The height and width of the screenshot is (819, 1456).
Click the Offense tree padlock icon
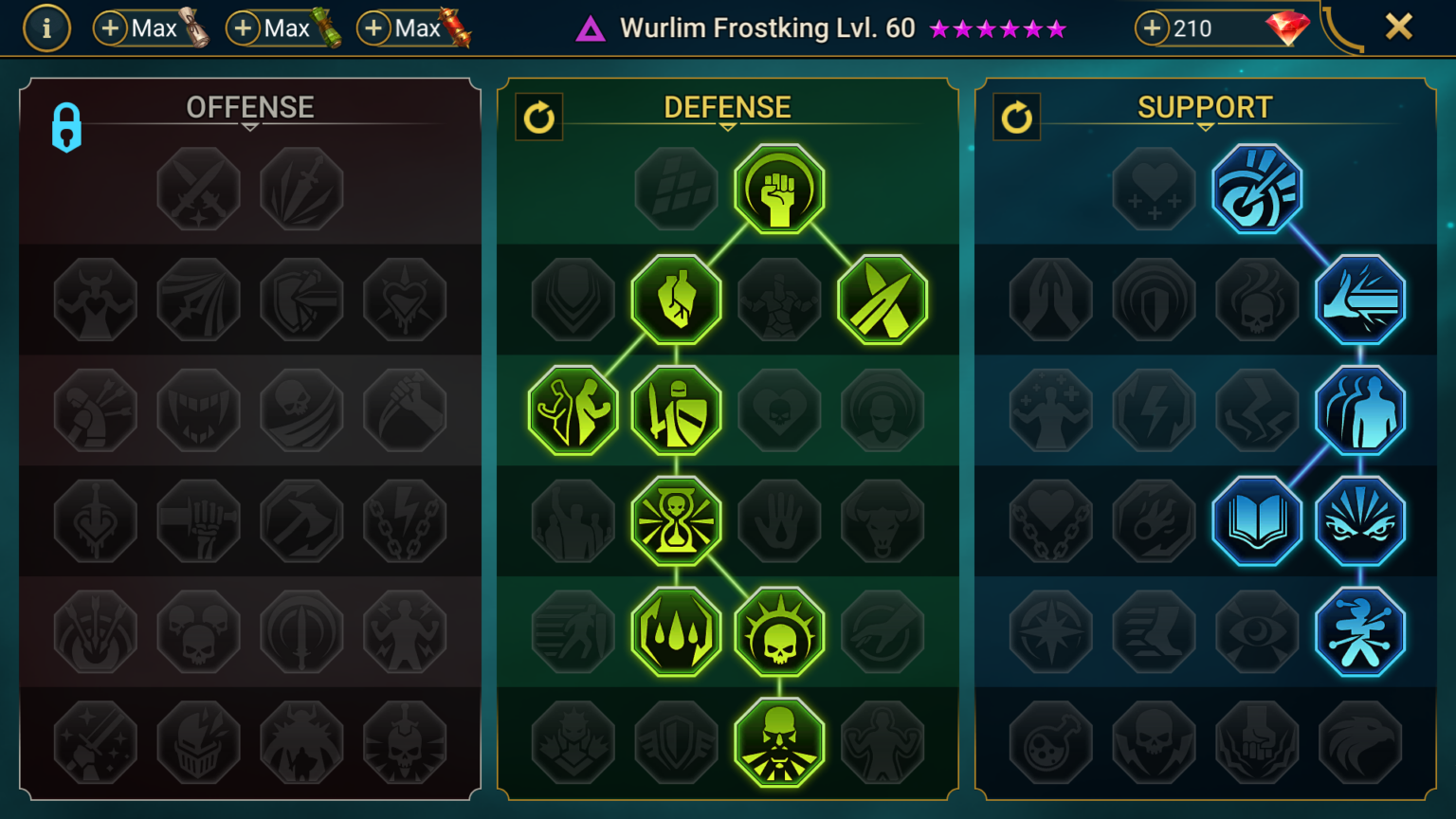66,127
